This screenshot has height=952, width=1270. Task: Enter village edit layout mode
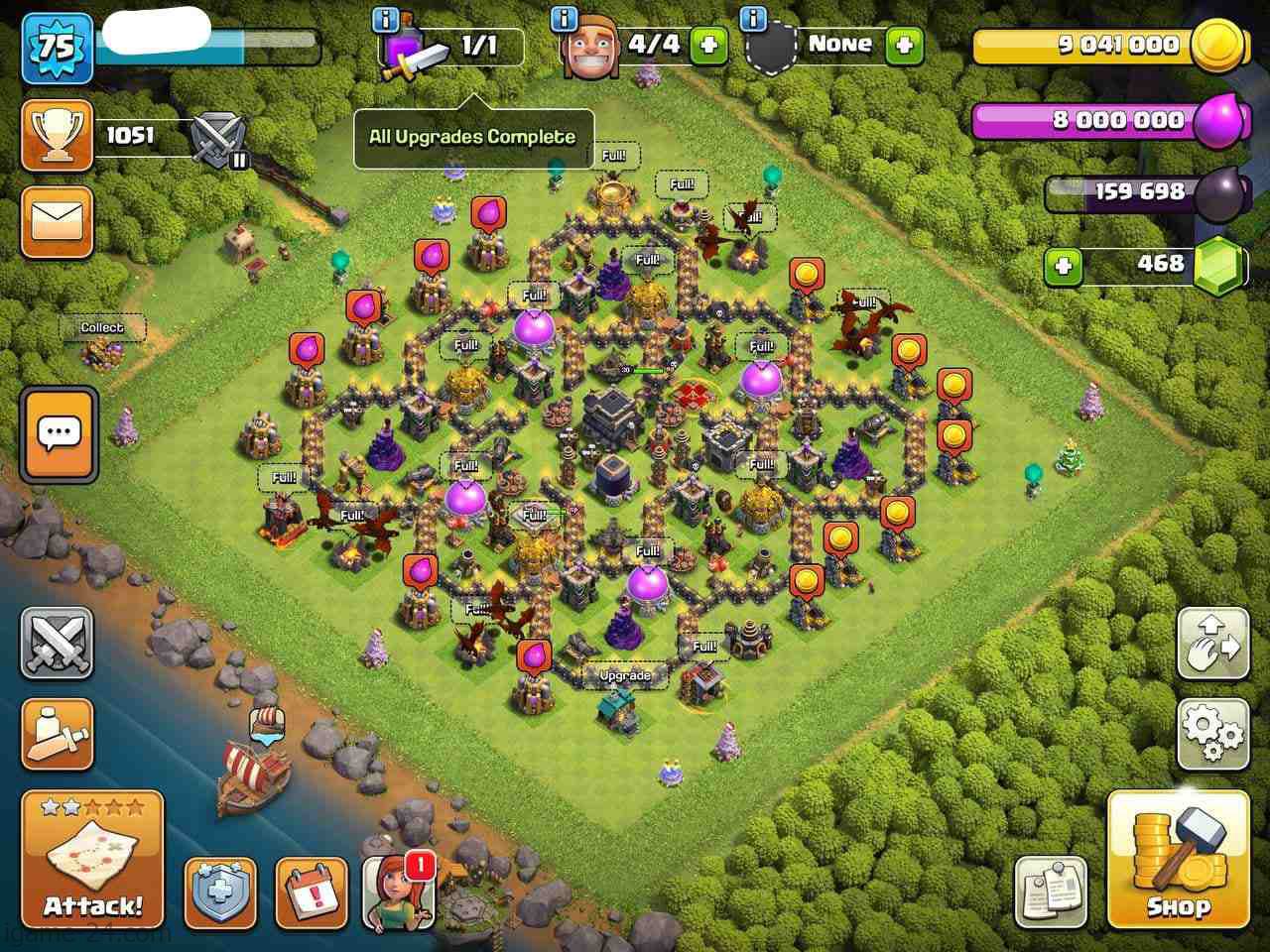[x=1212, y=643]
